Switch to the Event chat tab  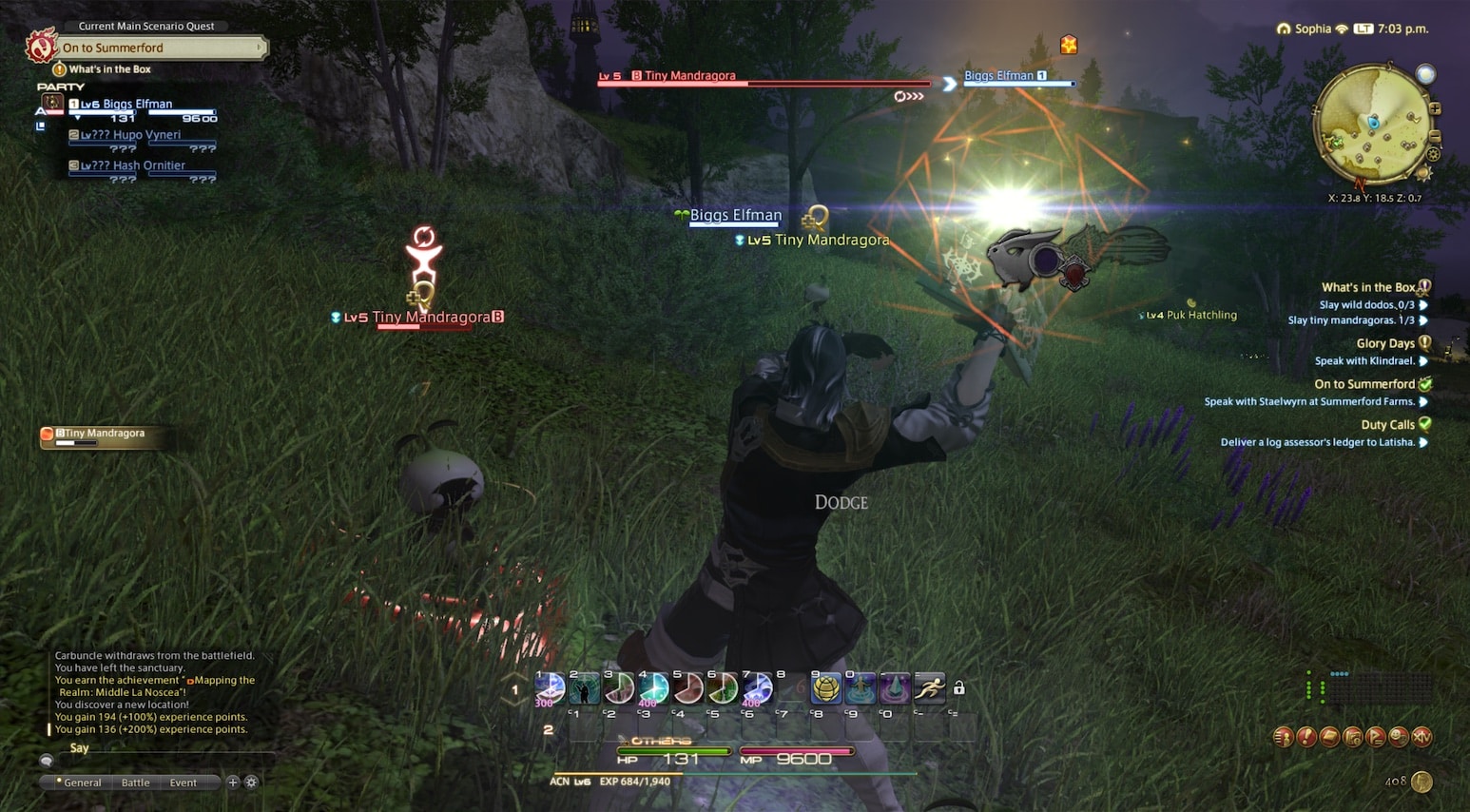[x=184, y=782]
